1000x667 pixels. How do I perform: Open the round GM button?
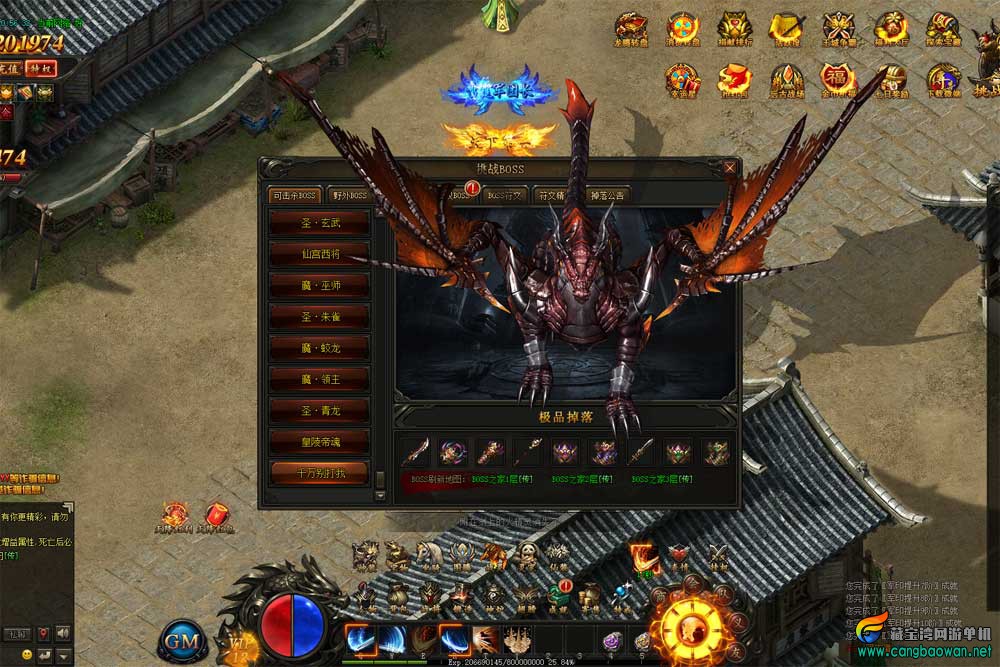pos(181,638)
